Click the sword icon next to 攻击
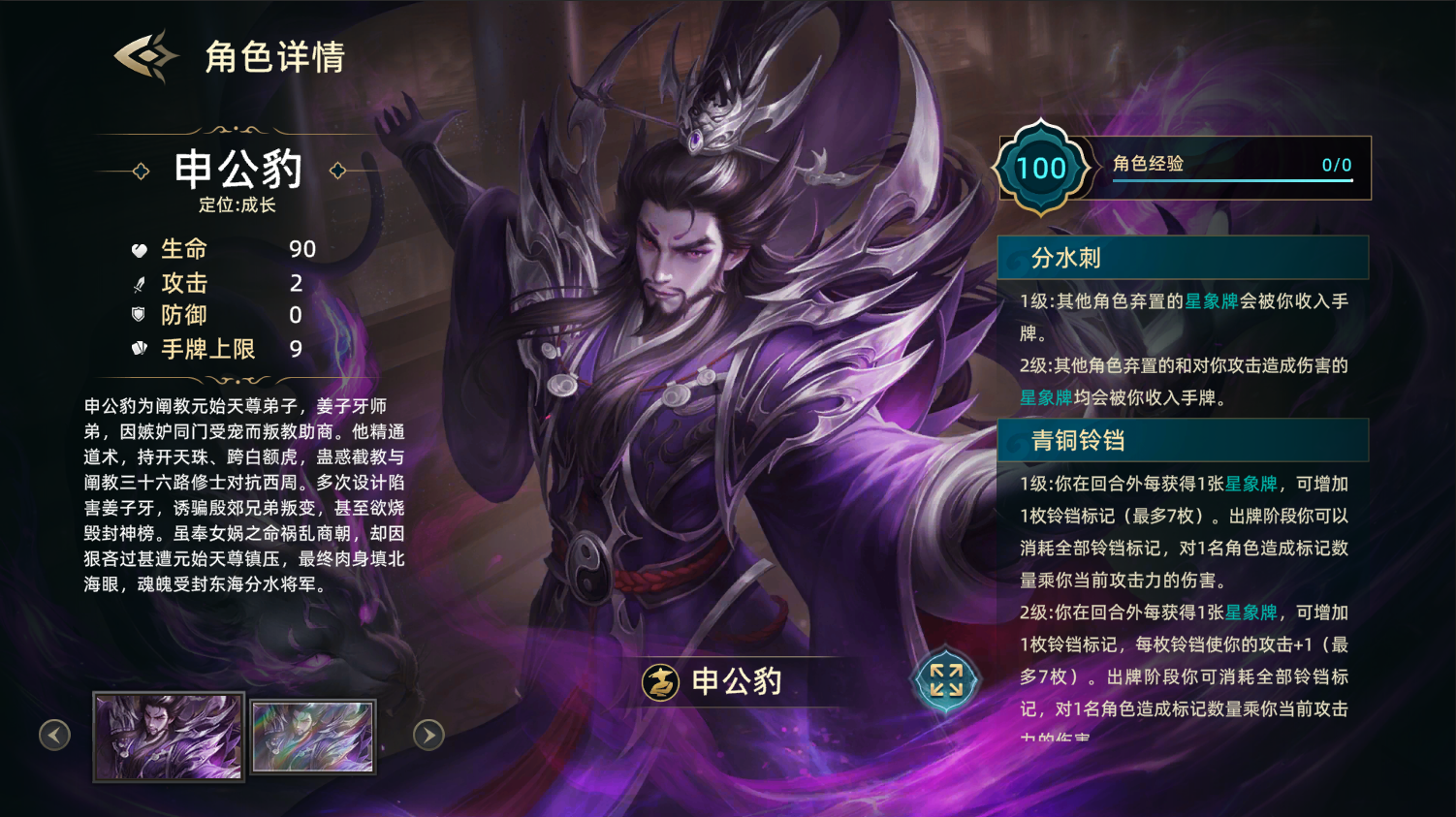Viewport: 1456px width, 817px height. click(x=139, y=282)
